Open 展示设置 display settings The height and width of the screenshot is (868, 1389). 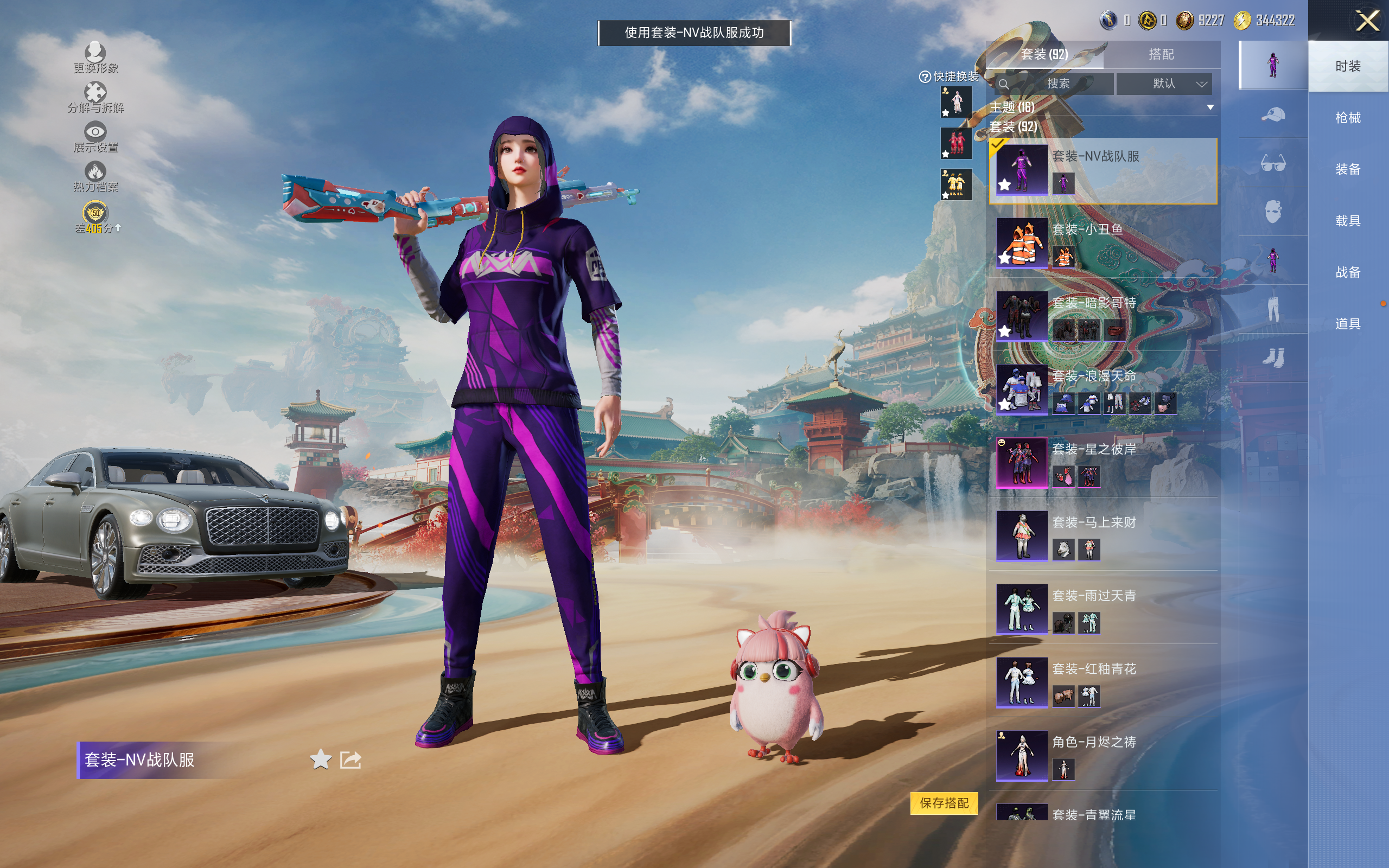click(x=95, y=137)
